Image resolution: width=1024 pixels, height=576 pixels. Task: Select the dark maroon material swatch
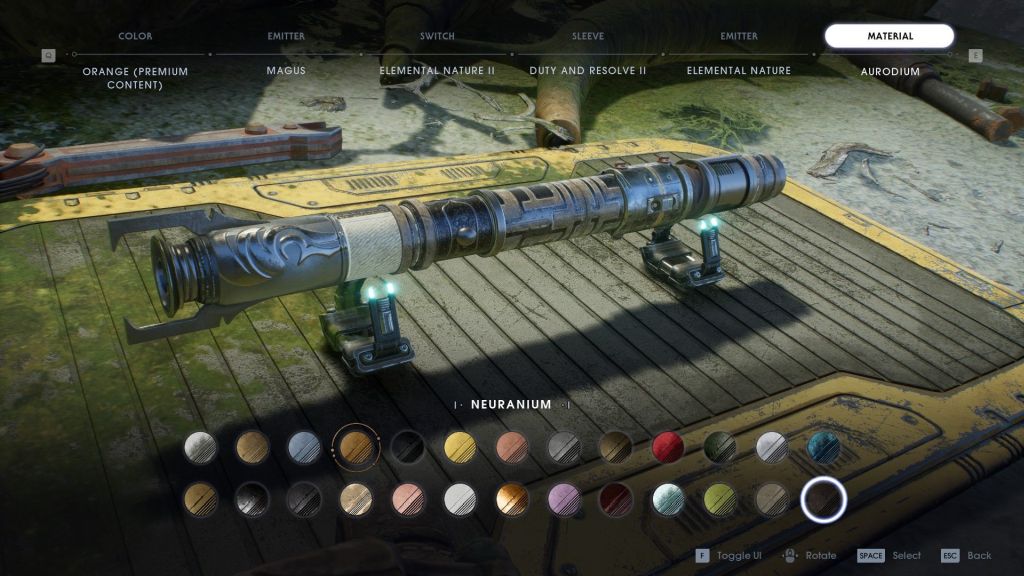(616, 498)
